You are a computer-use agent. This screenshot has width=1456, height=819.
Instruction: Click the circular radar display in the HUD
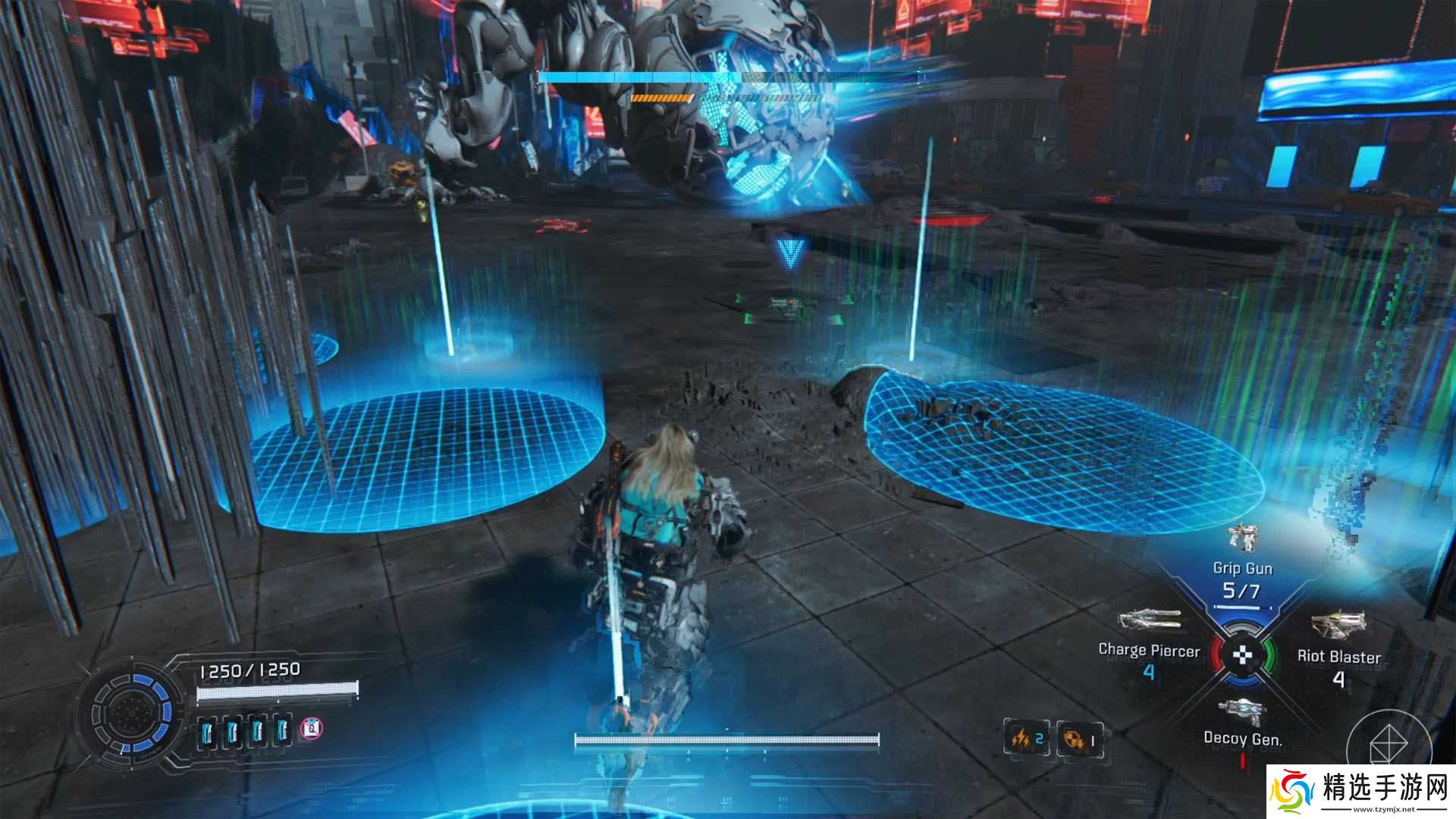[131, 714]
